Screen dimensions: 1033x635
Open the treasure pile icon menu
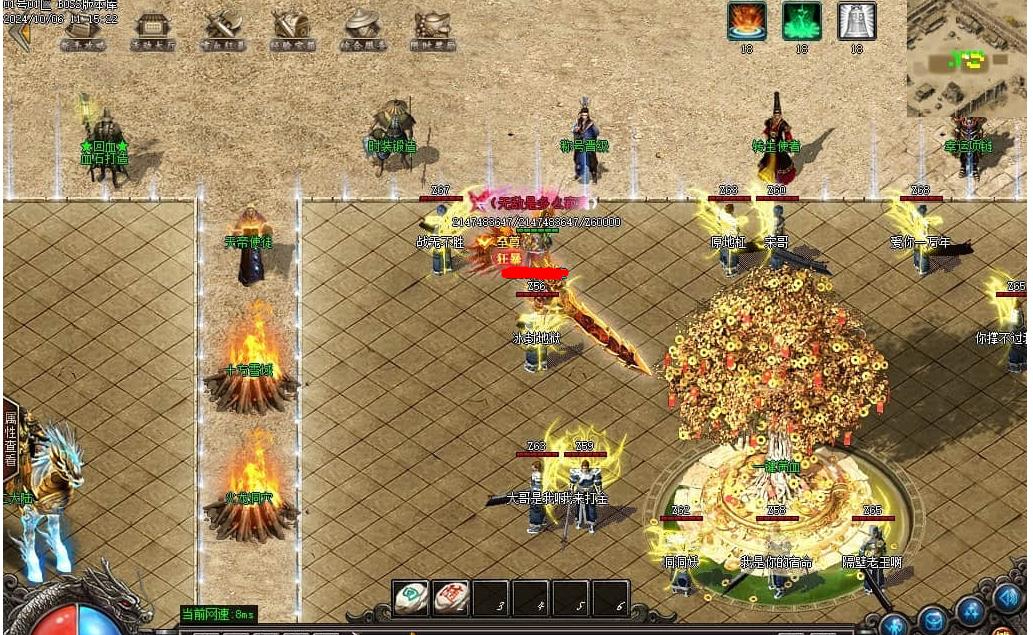click(432, 30)
